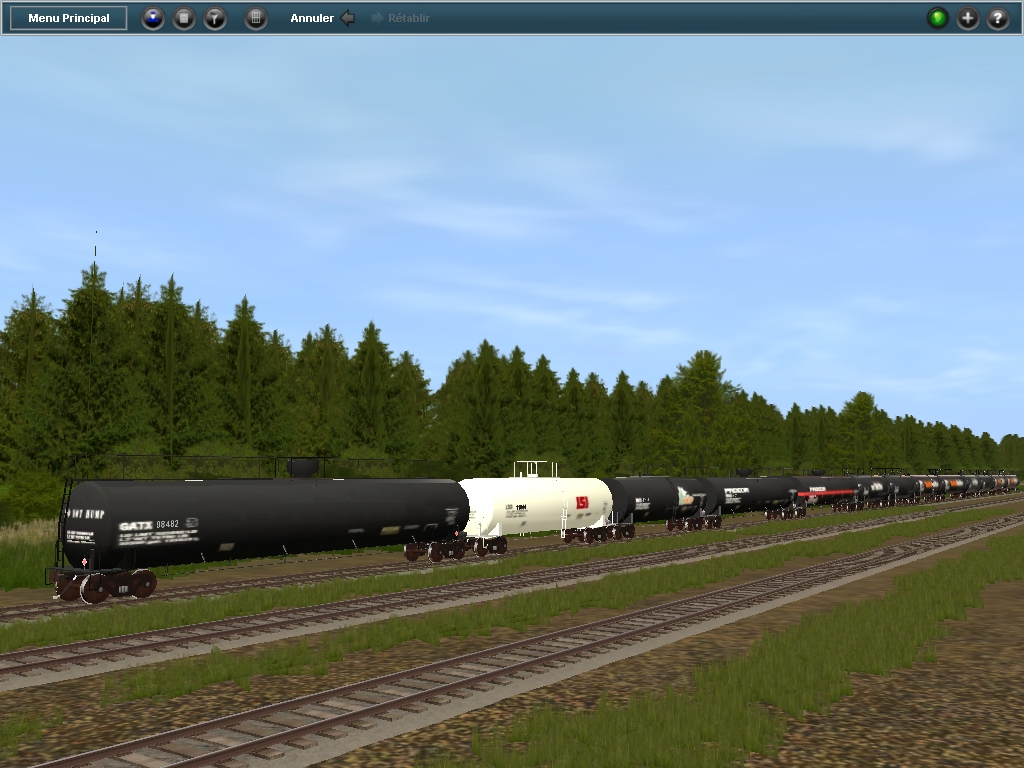The image size is (1024, 768).
Task: Click the round document icon button
Action: pos(184,18)
